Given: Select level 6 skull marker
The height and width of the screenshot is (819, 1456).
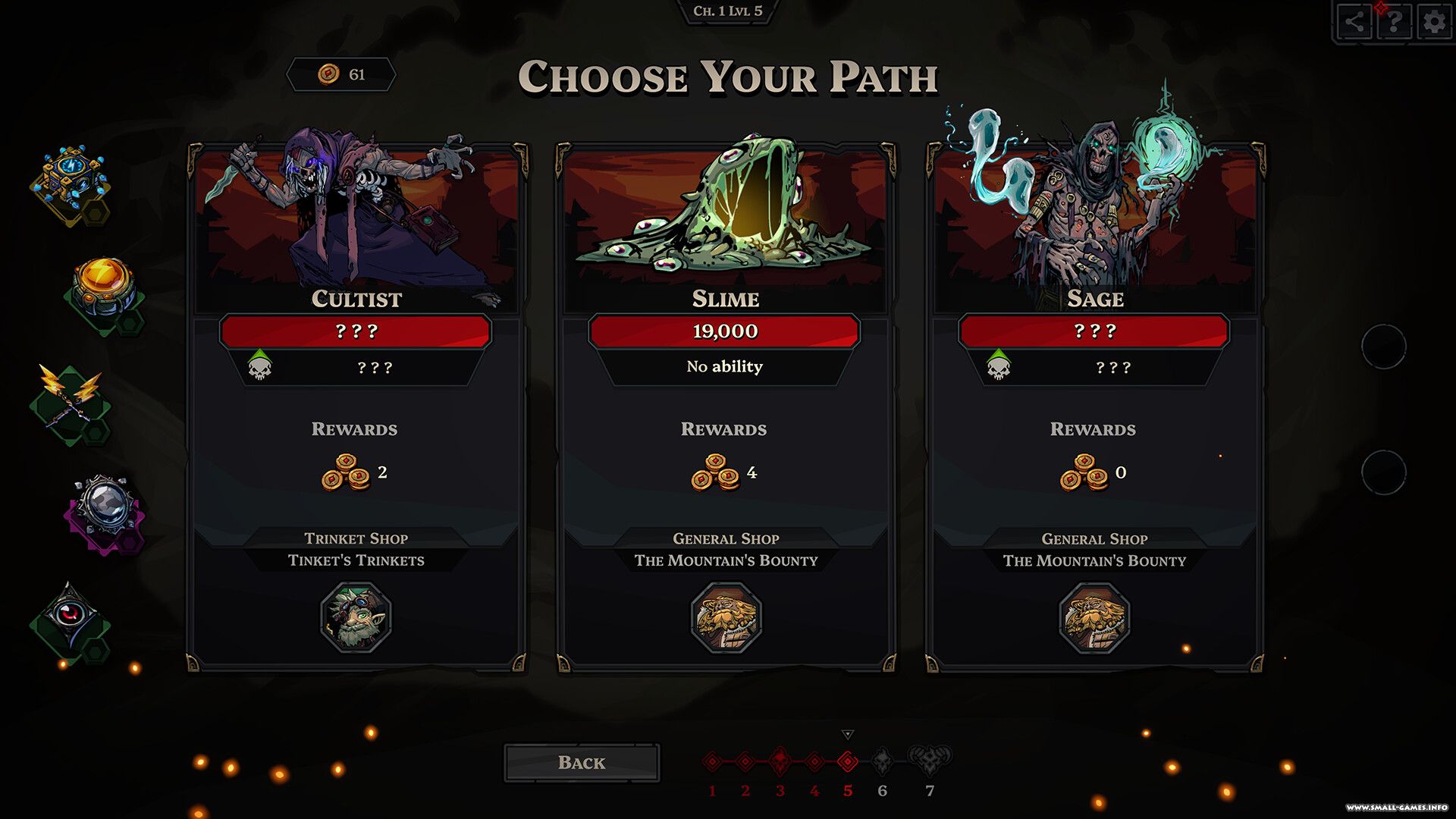Looking at the screenshot, I should tap(882, 761).
